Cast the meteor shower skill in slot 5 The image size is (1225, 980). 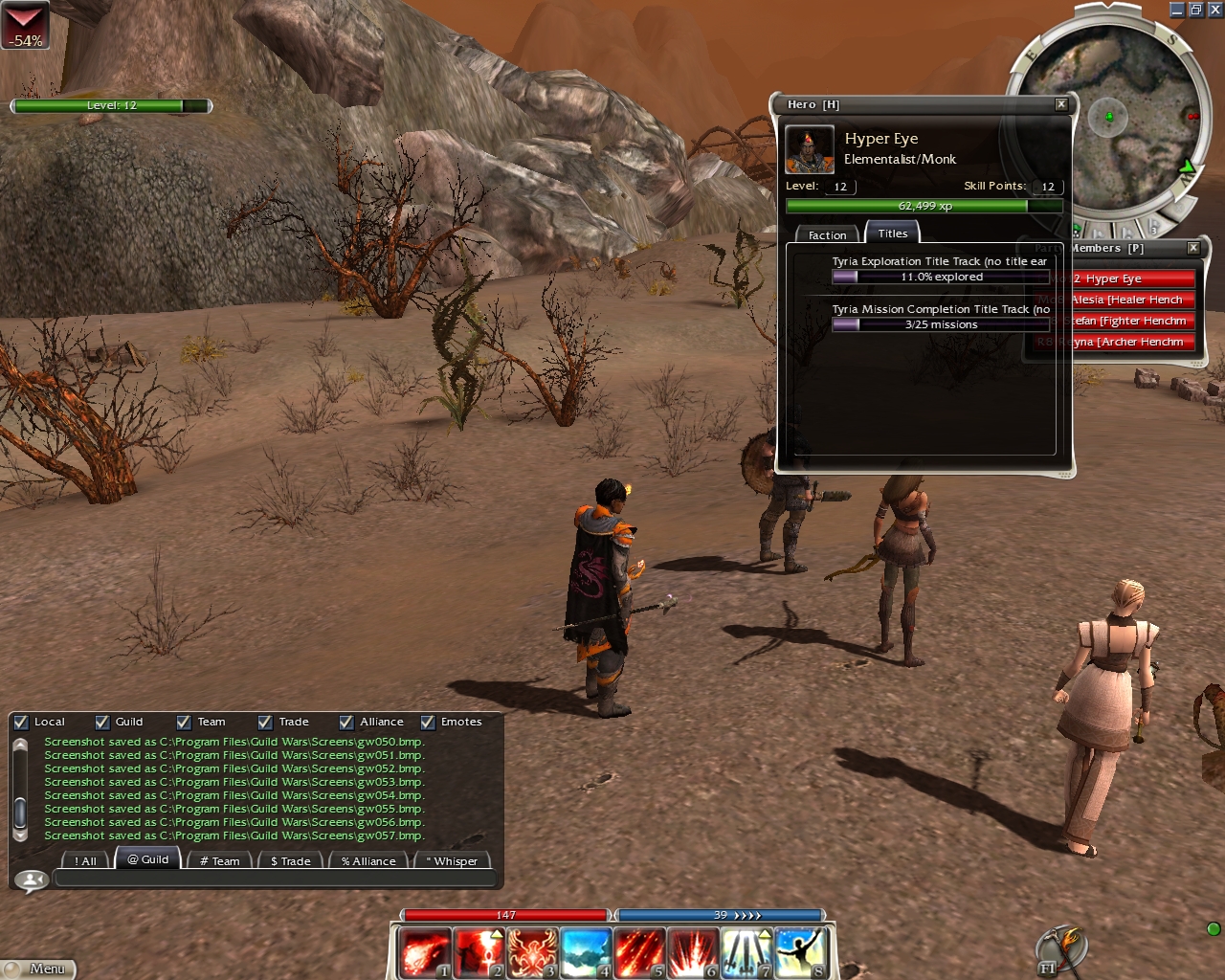click(638, 953)
